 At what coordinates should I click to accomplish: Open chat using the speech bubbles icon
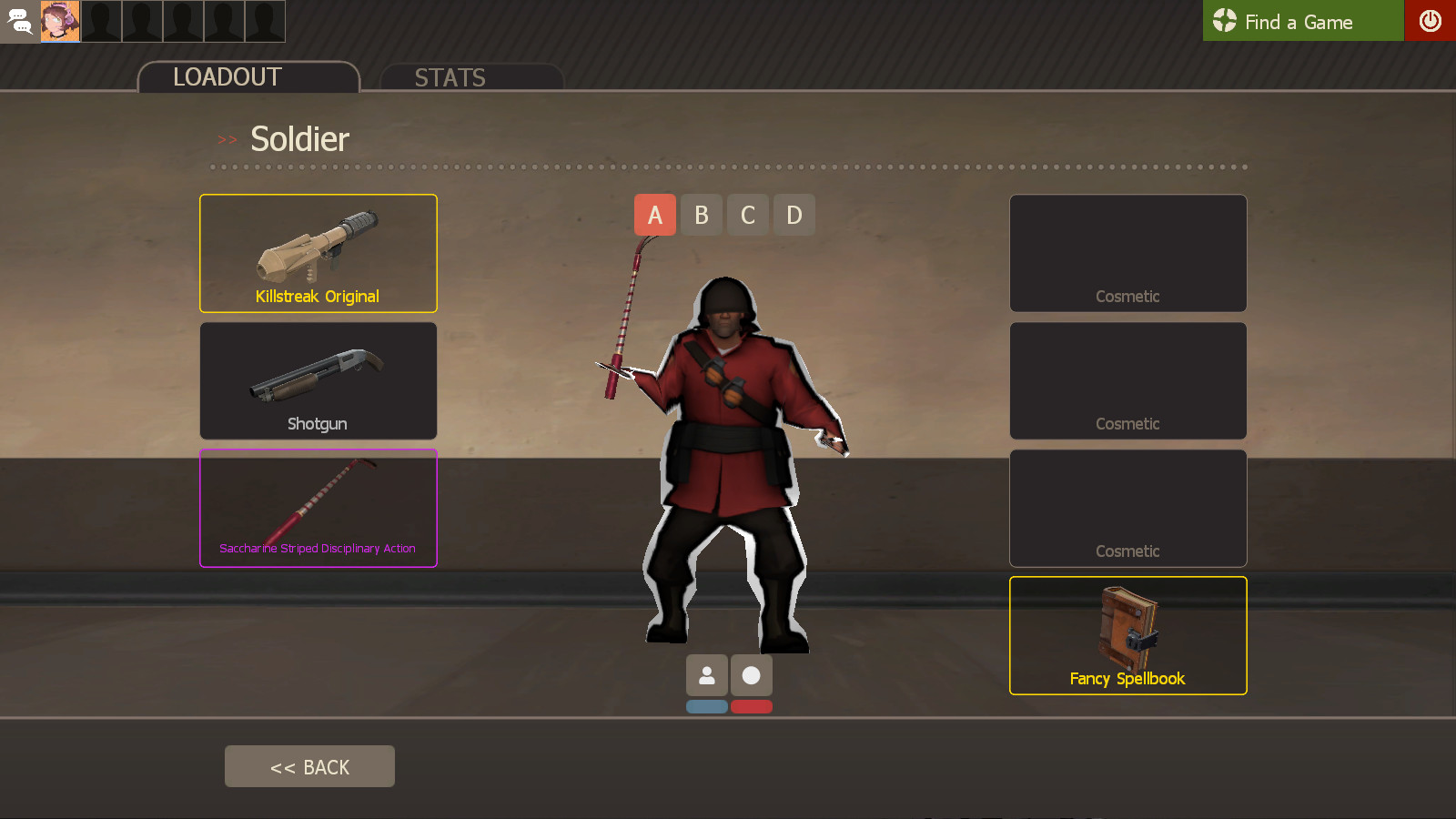19,21
